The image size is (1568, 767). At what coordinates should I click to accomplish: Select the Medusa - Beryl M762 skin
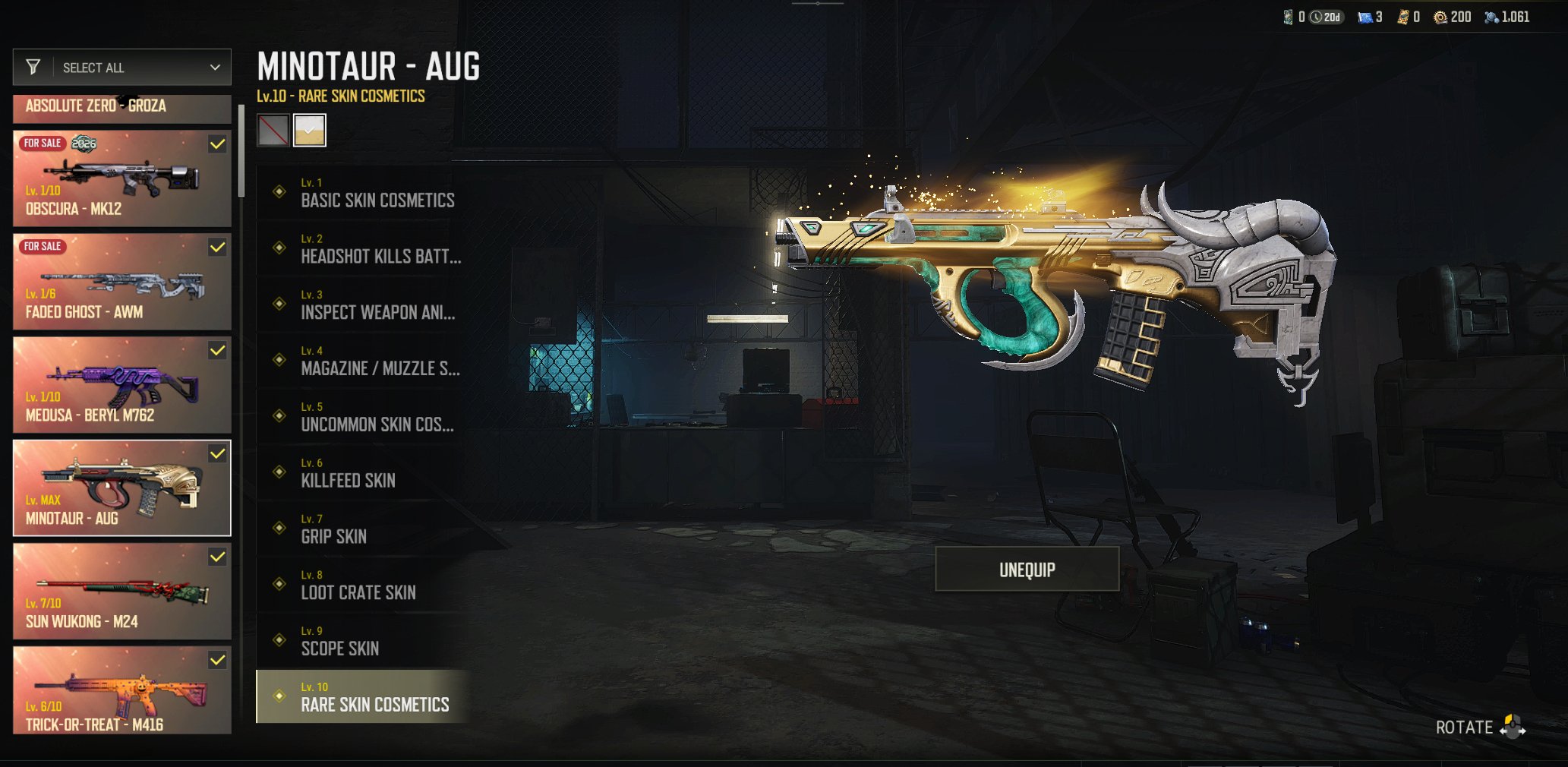click(122, 385)
